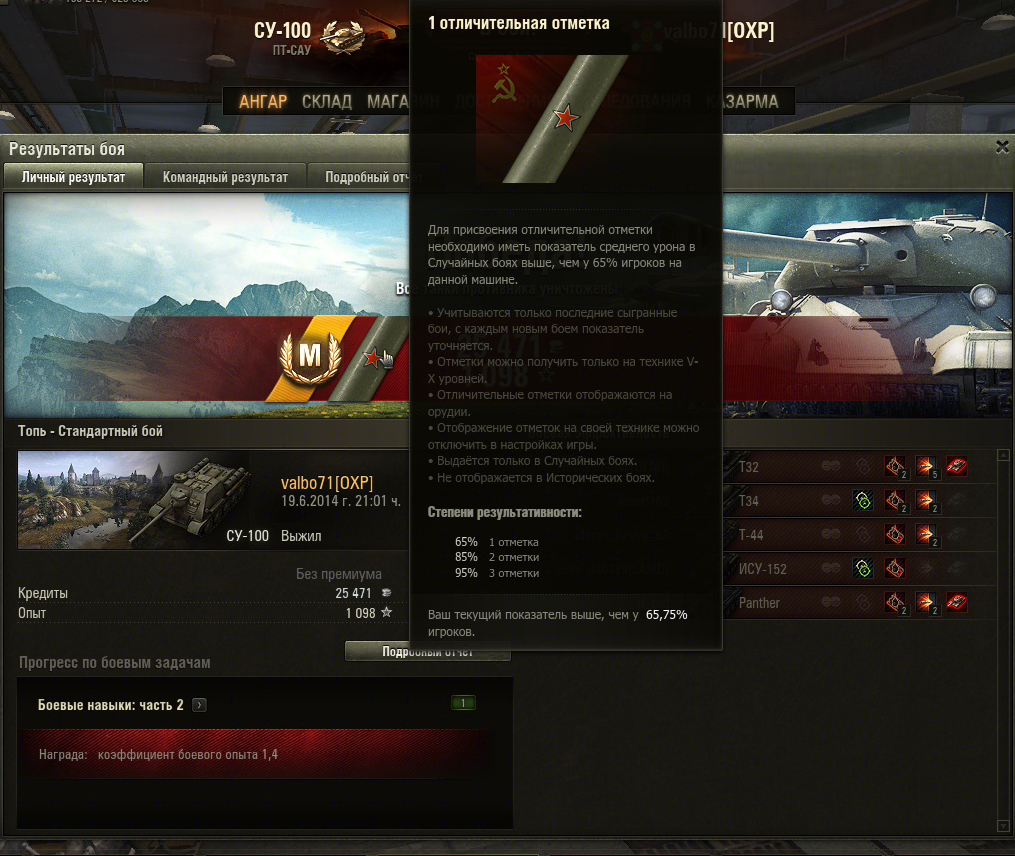Go to the Склад section
1015x856 pixels.
pyautogui.click(x=327, y=102)
